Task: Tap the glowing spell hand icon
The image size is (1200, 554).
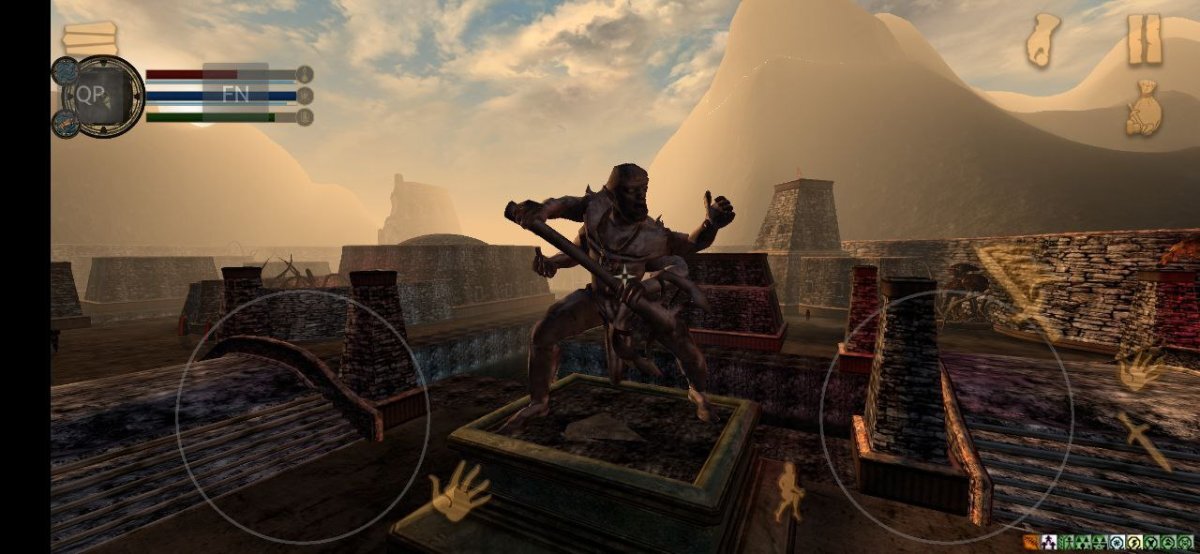Action: point(1139,369)
